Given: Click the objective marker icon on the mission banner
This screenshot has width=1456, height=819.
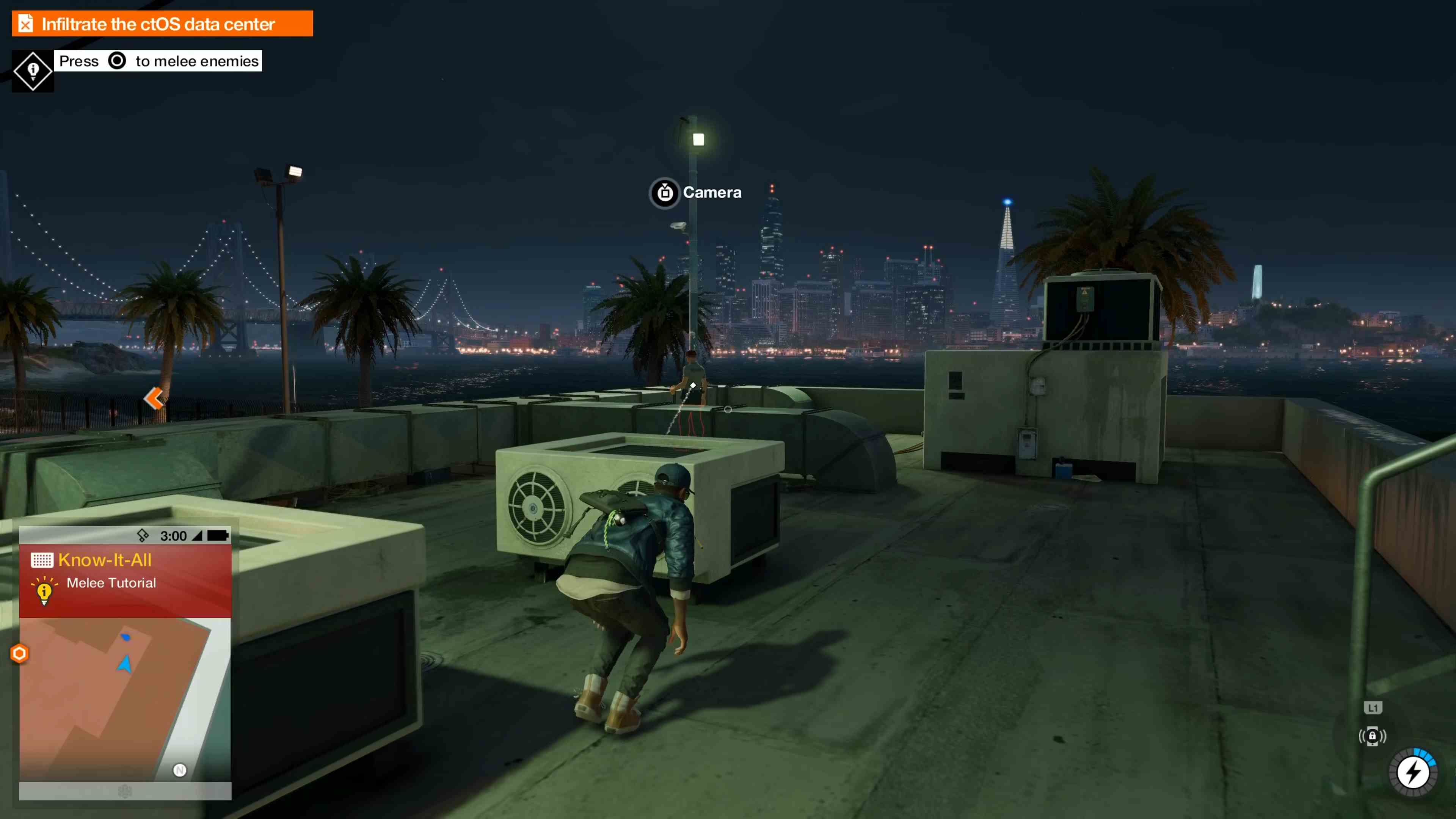Looking at the screenshot, I should click(x=25, y=23).
